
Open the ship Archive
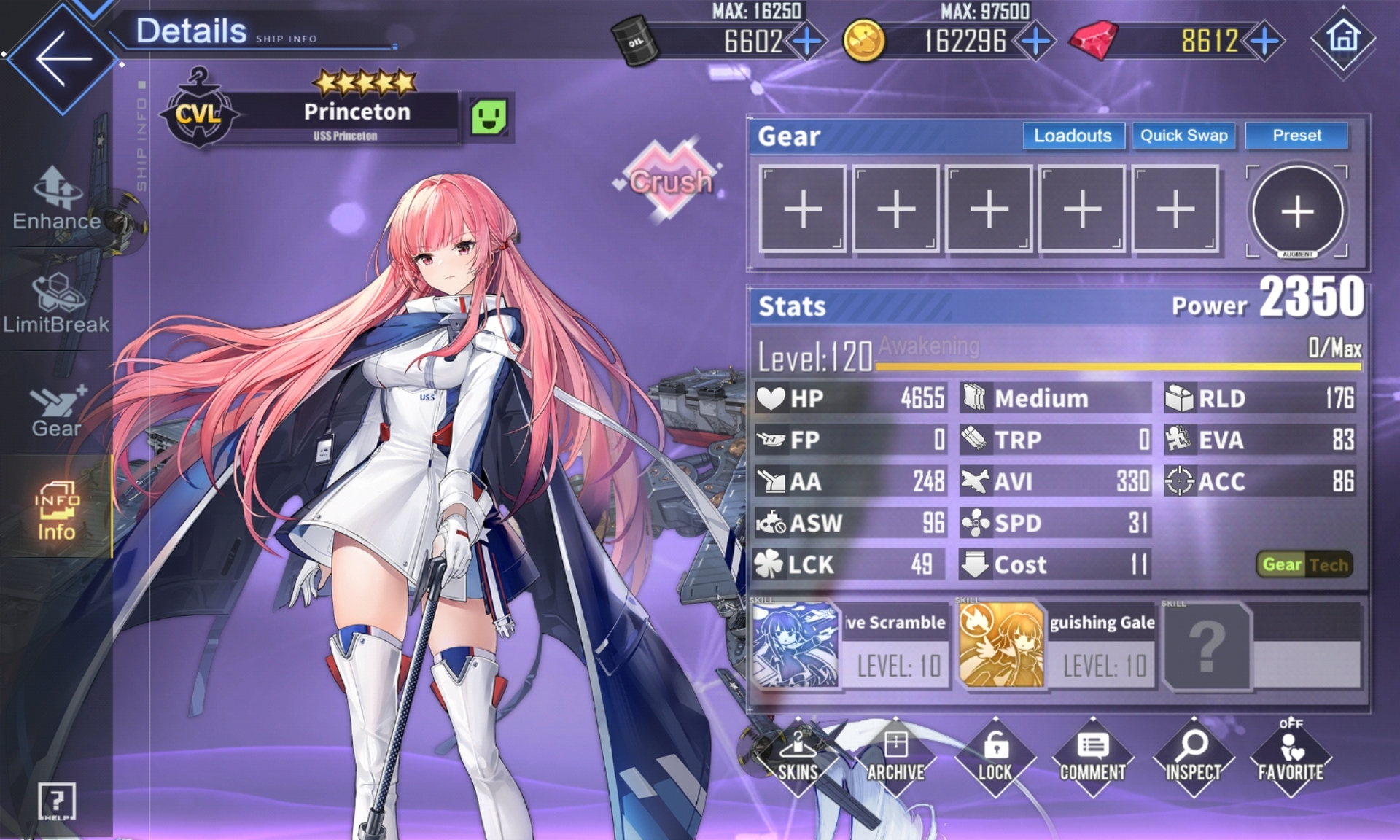click(895, 758)
